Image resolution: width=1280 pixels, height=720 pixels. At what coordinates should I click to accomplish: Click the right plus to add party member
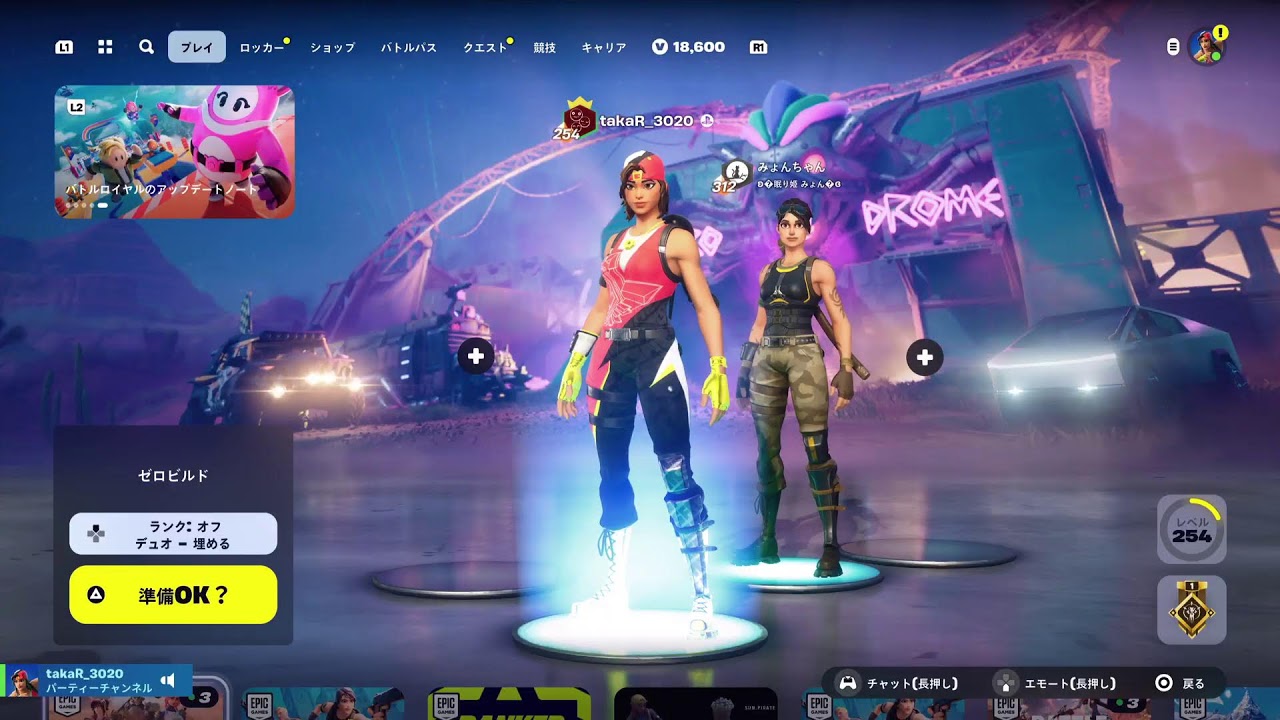pos(924,356)
